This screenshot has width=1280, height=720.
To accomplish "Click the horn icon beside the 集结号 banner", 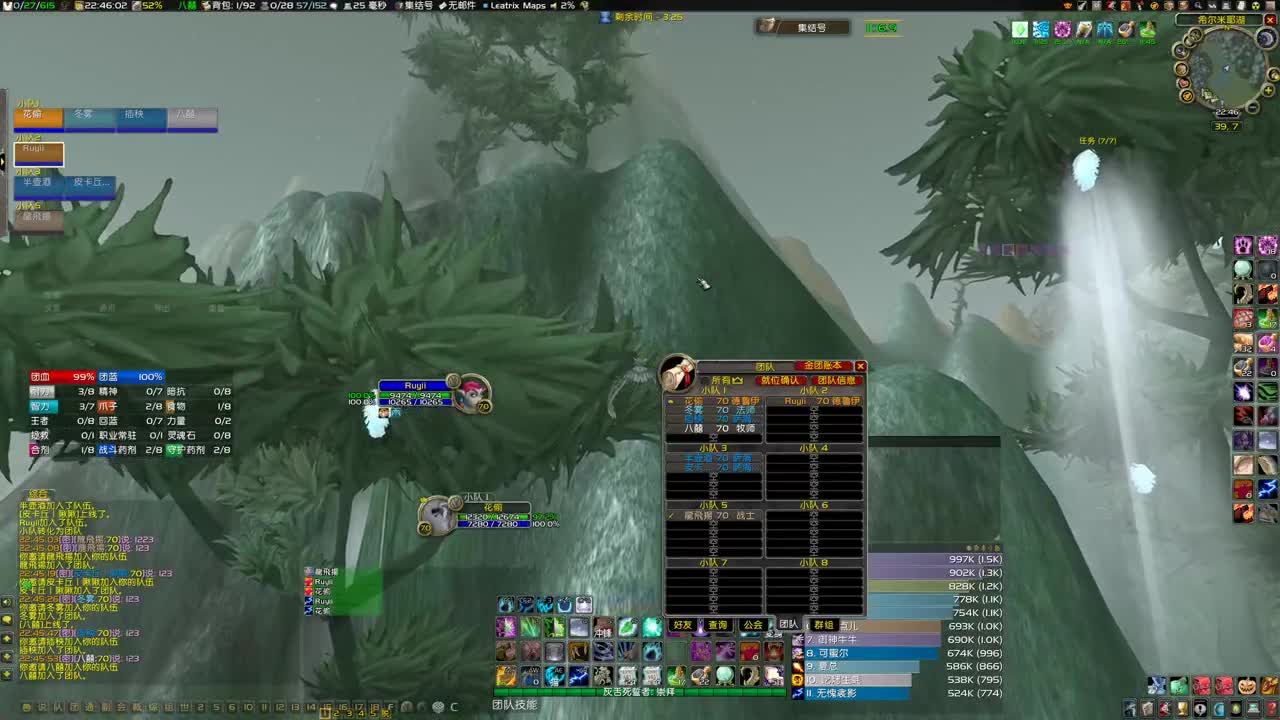I will pos(767,26).
